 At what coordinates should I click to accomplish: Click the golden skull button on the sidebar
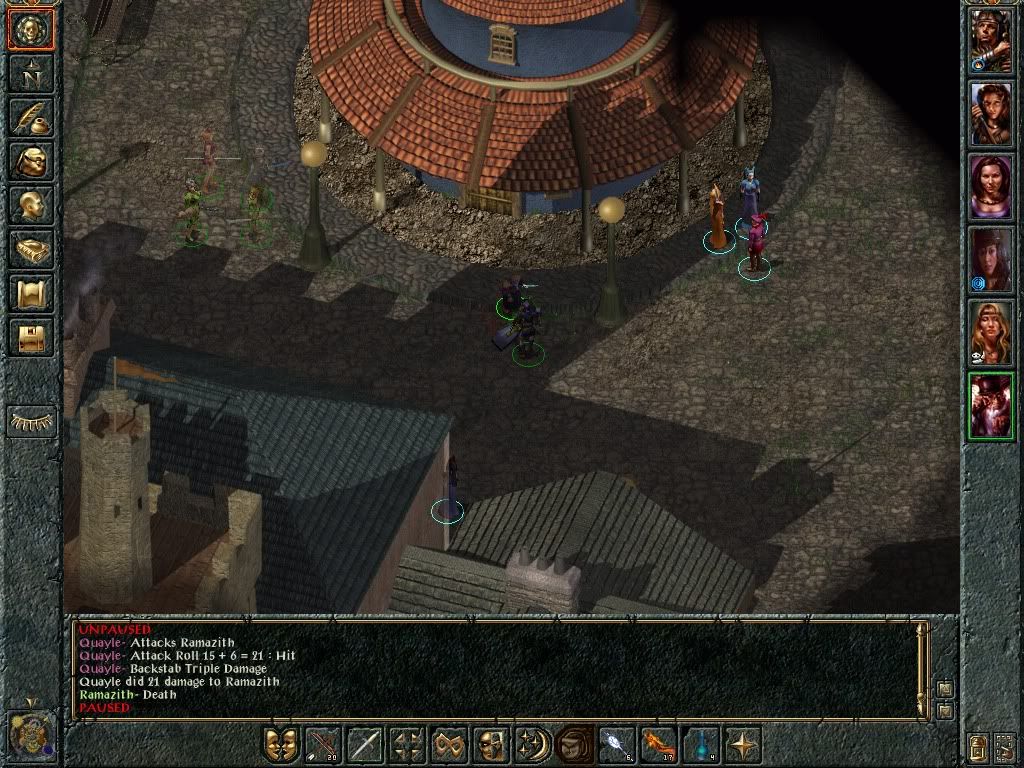(x=32, y=29)
